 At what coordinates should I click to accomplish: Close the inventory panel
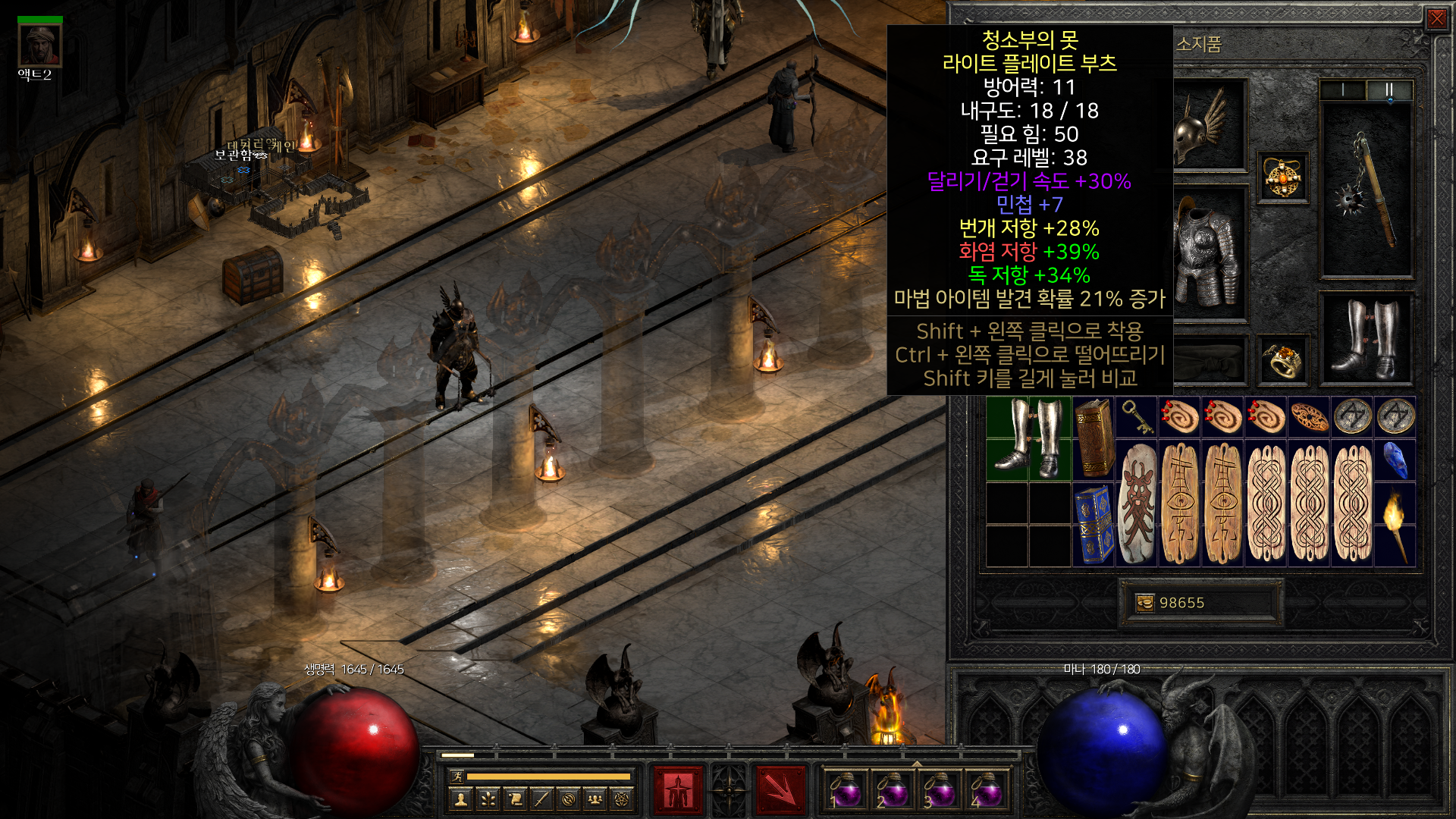point(1436,19)
